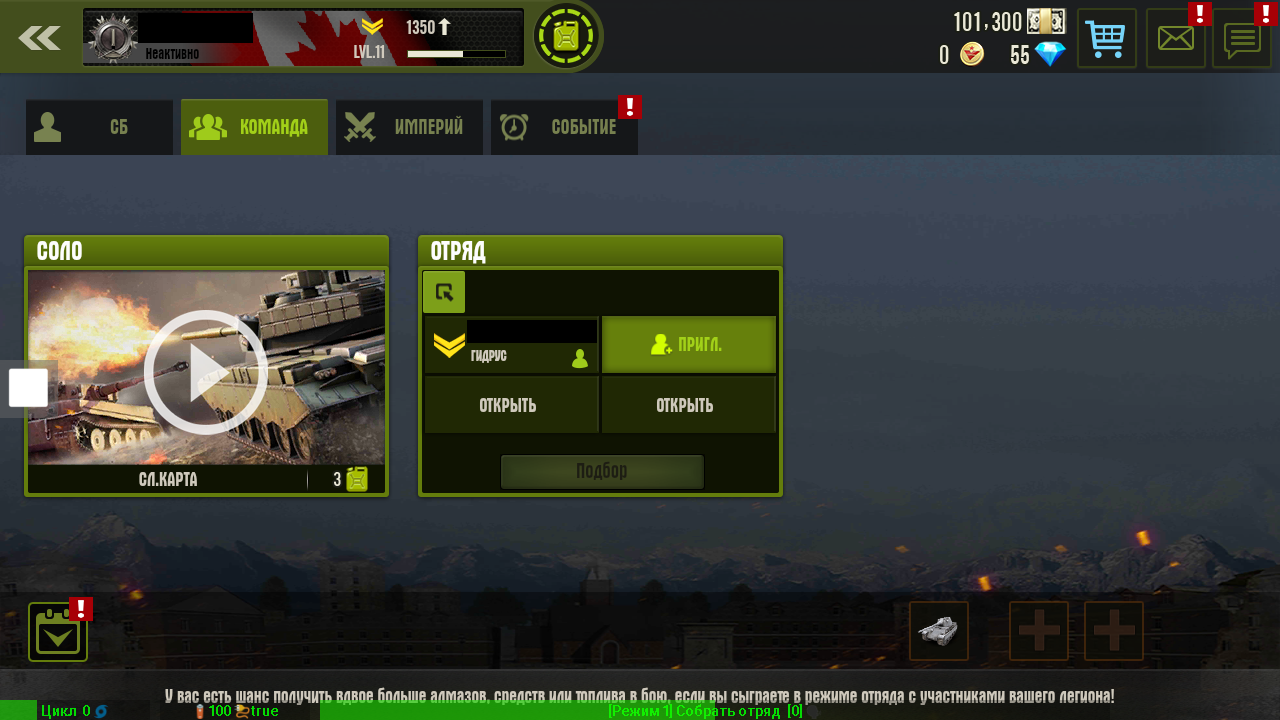Image resolution: width=1280 pixels, height=720 pixels.
Task: Tap the round fuel canister icon
Action: (567, 37)
